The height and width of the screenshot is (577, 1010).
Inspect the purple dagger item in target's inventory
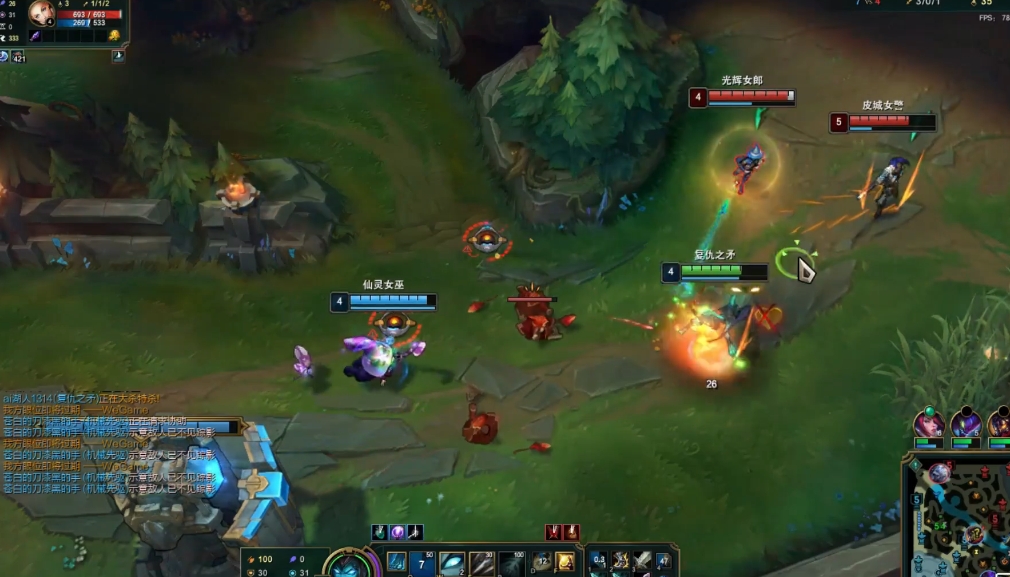33,36
